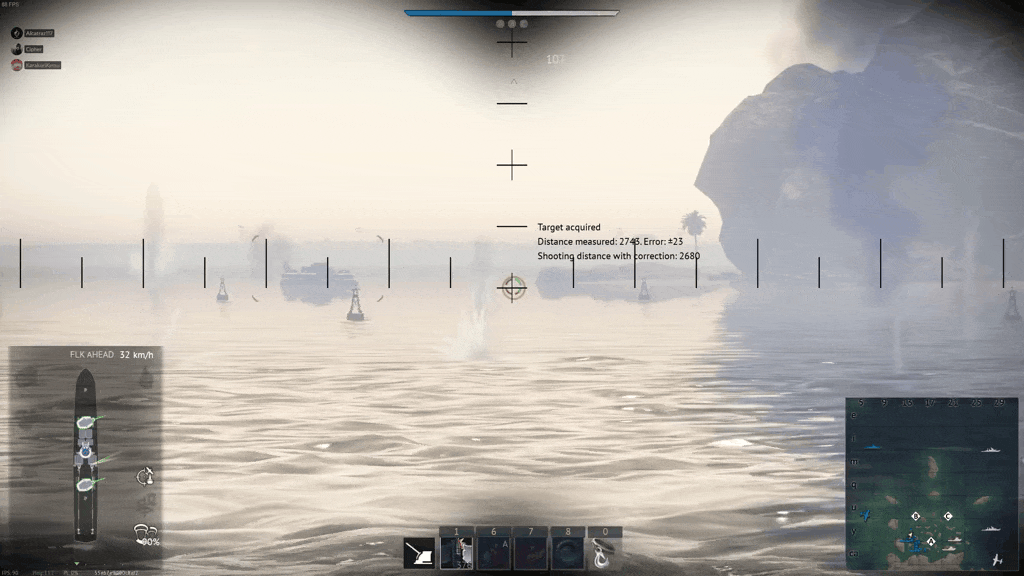Choose the ammunition slot numbered 1
The width and height of the screenshot is (1024, 576).
click(457, 553)
